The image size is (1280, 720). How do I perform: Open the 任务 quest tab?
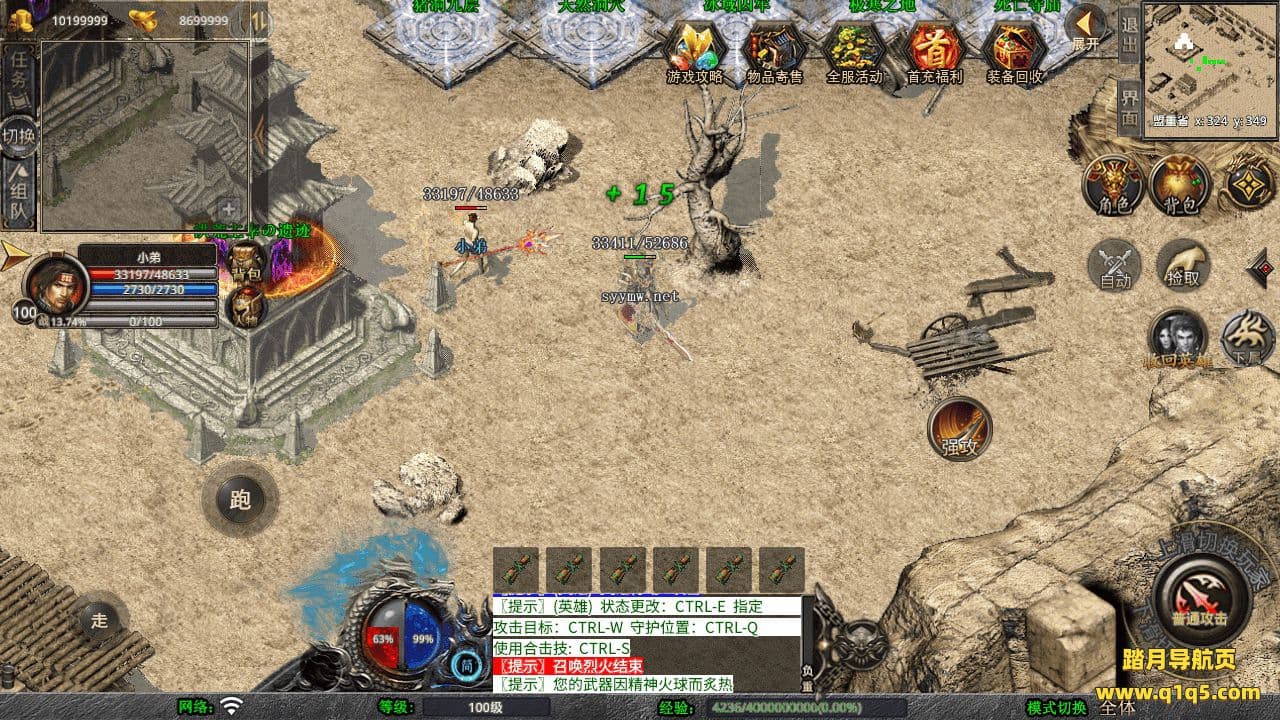18,75
